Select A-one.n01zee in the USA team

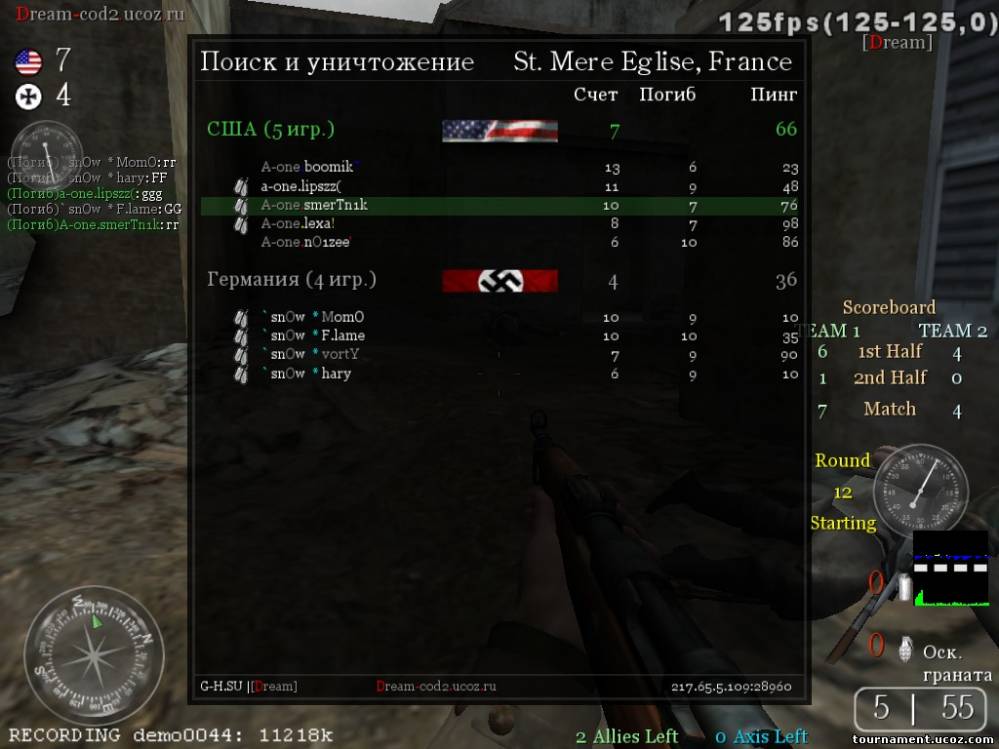pyautogui.click(x=306, y=242)
